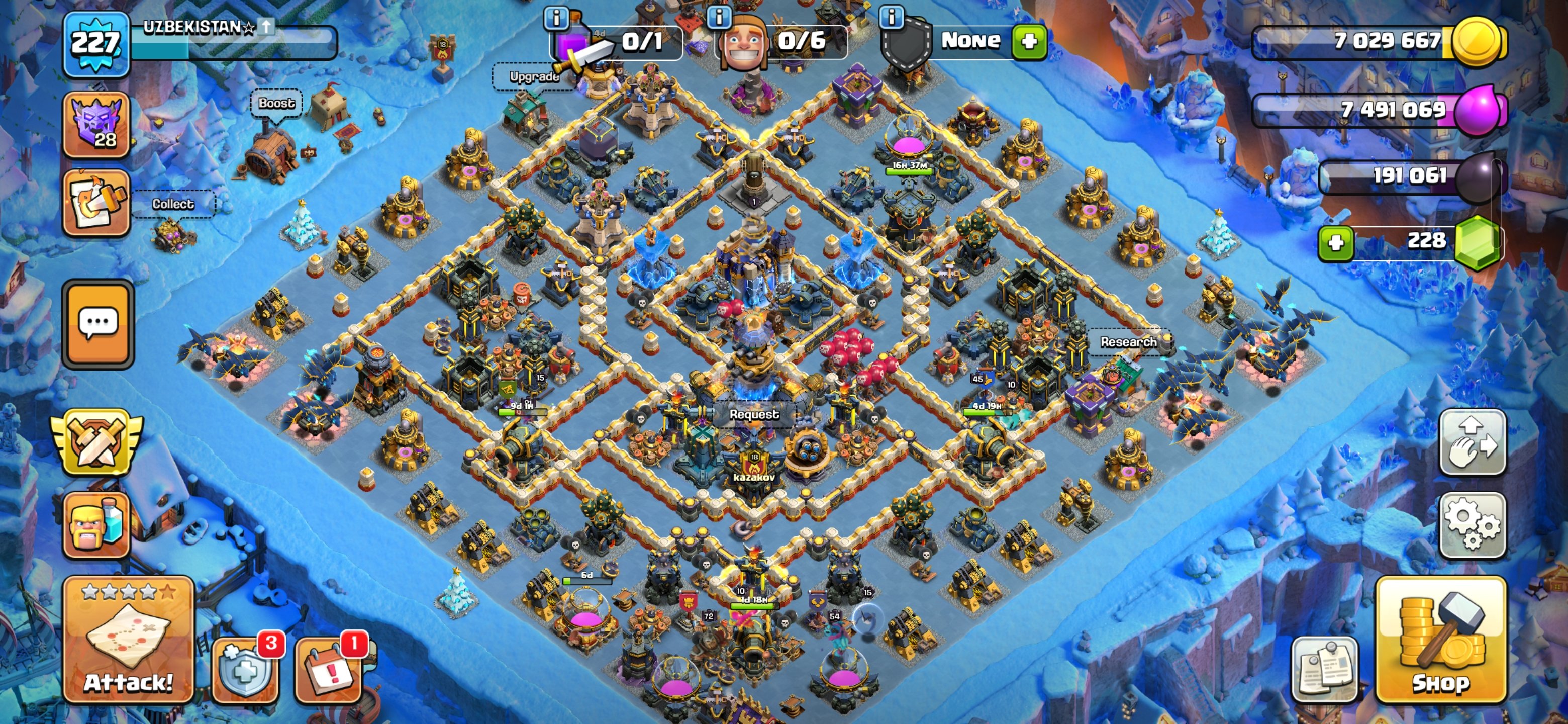The width and height of the screenshot is (1568, 724).
Task: Open the Attack map button
Action: coord(129,640)
